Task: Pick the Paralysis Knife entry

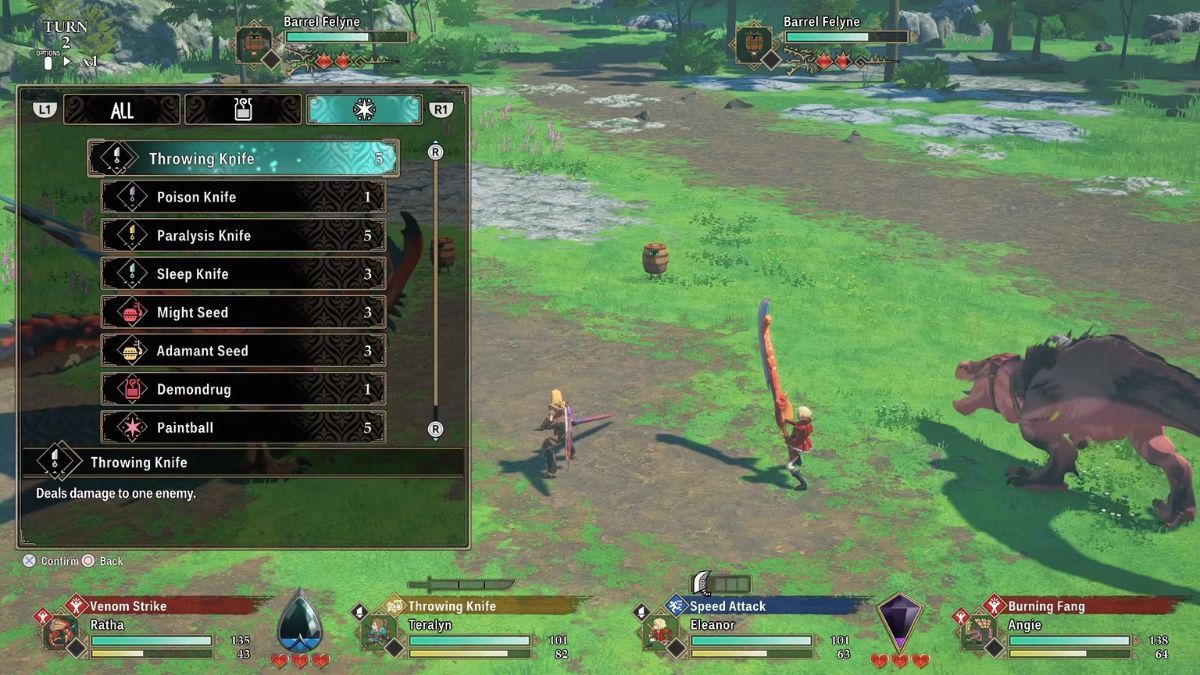Action: click(x=243, y=236)
